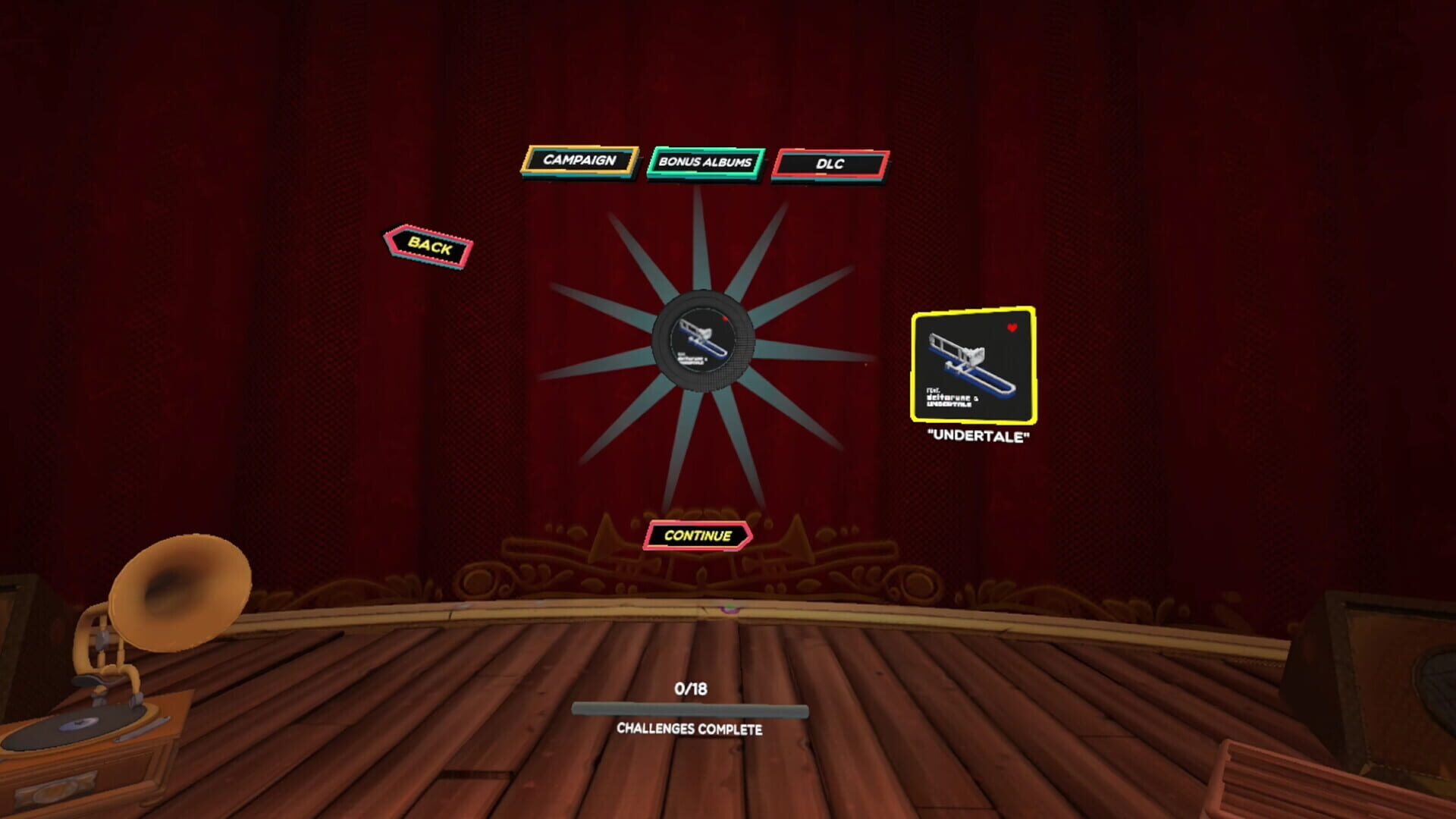Click the BACK button
1456x819 pixels.
[427, 245]
